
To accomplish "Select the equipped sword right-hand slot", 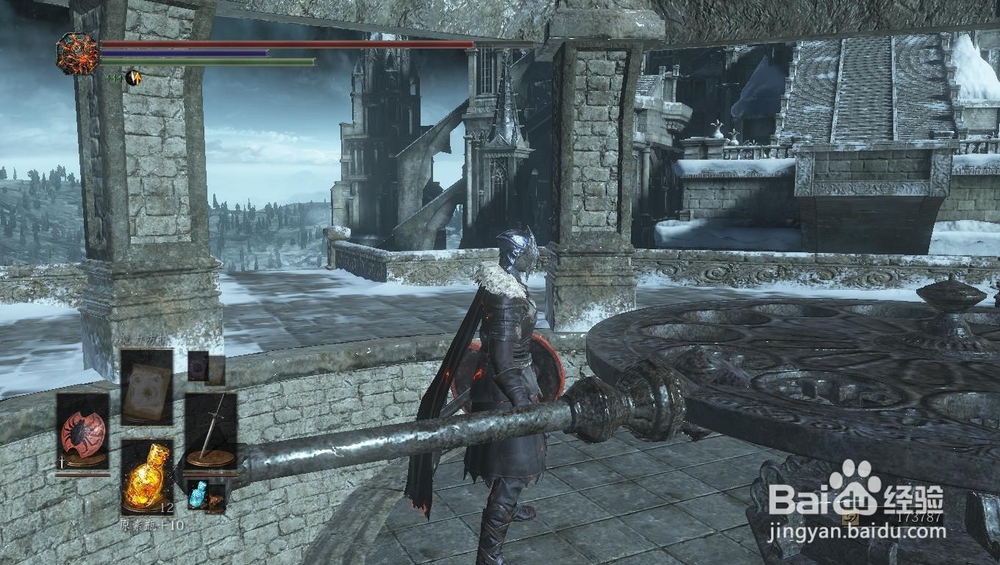I will 210,431.
